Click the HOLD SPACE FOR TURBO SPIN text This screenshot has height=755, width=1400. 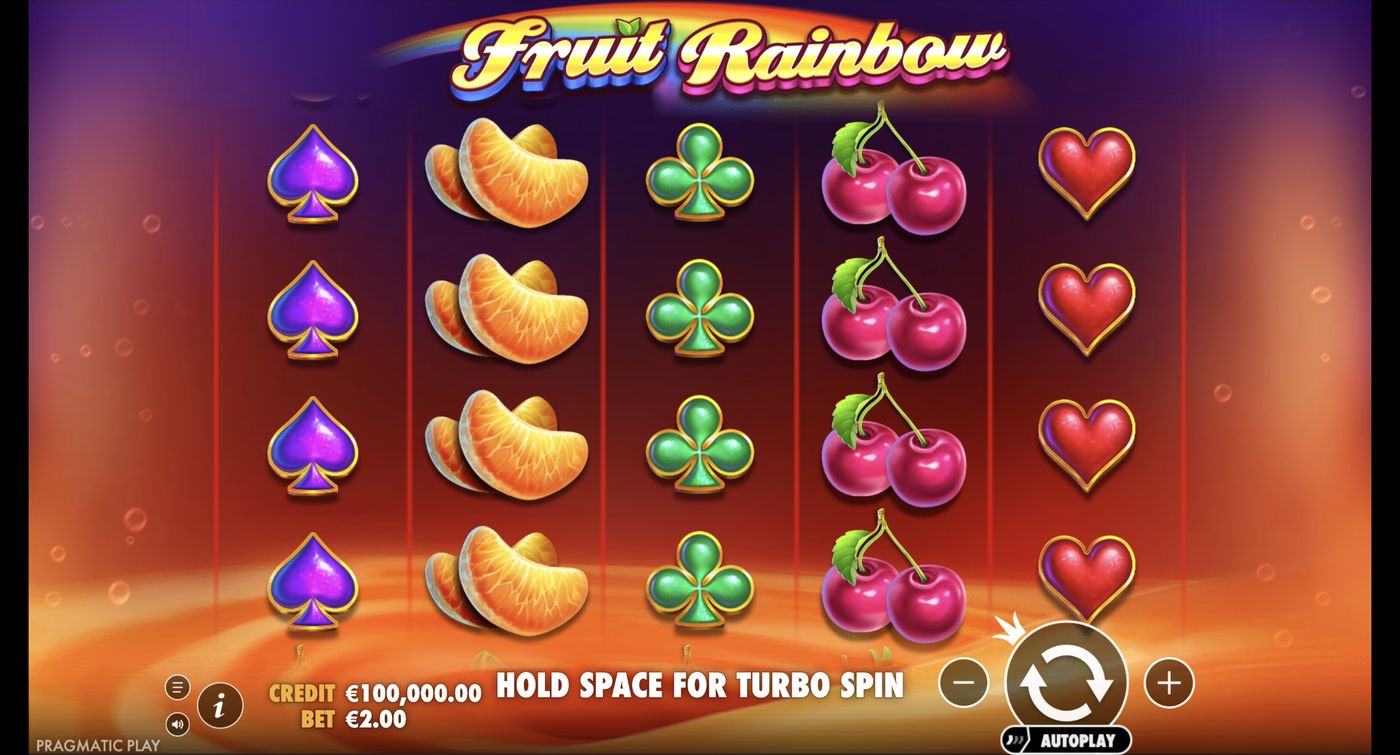pos(700,686)
